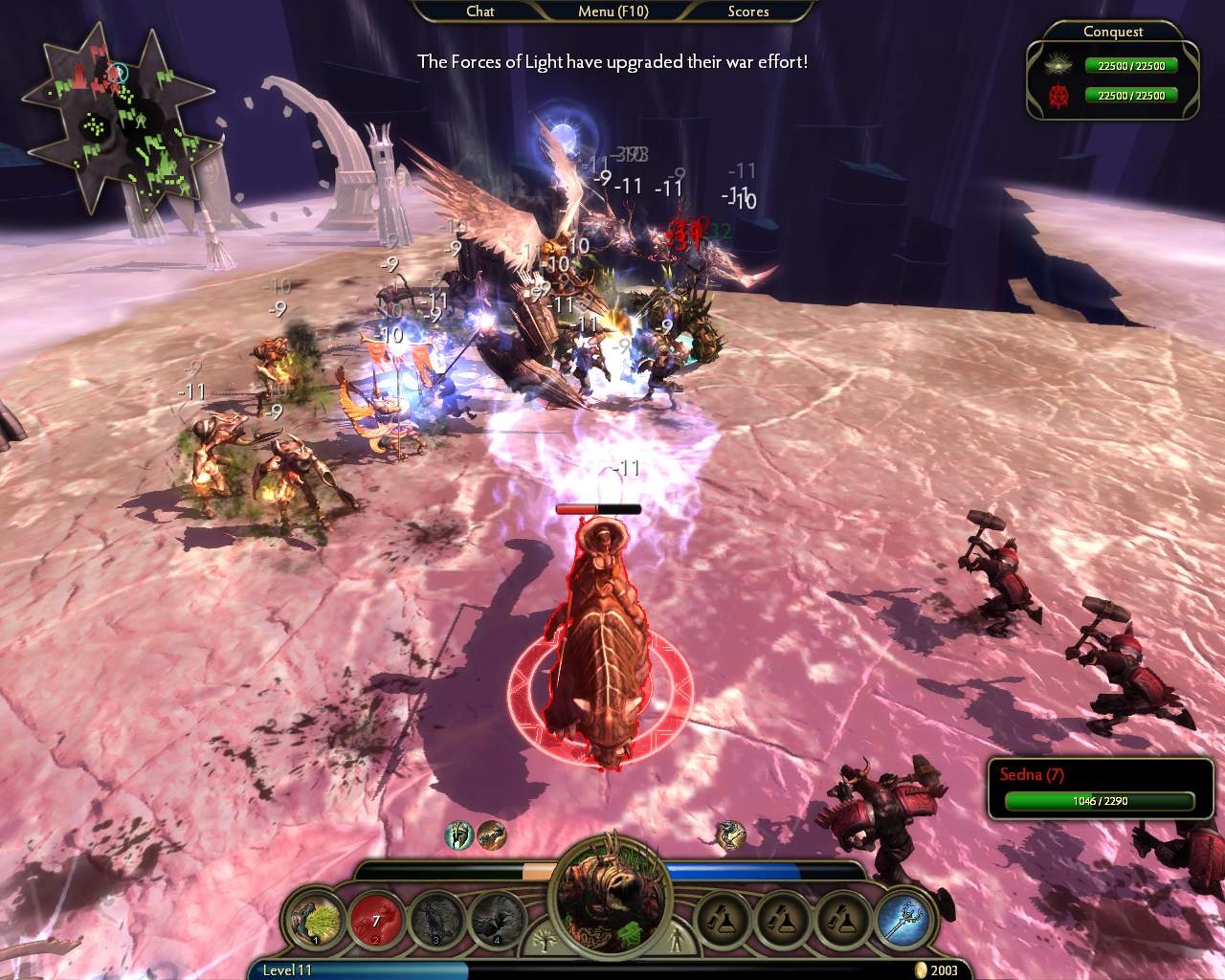Viewport: 1225px width, 980px height.
Task: Show the Scores screen
Action: (747, 11)
